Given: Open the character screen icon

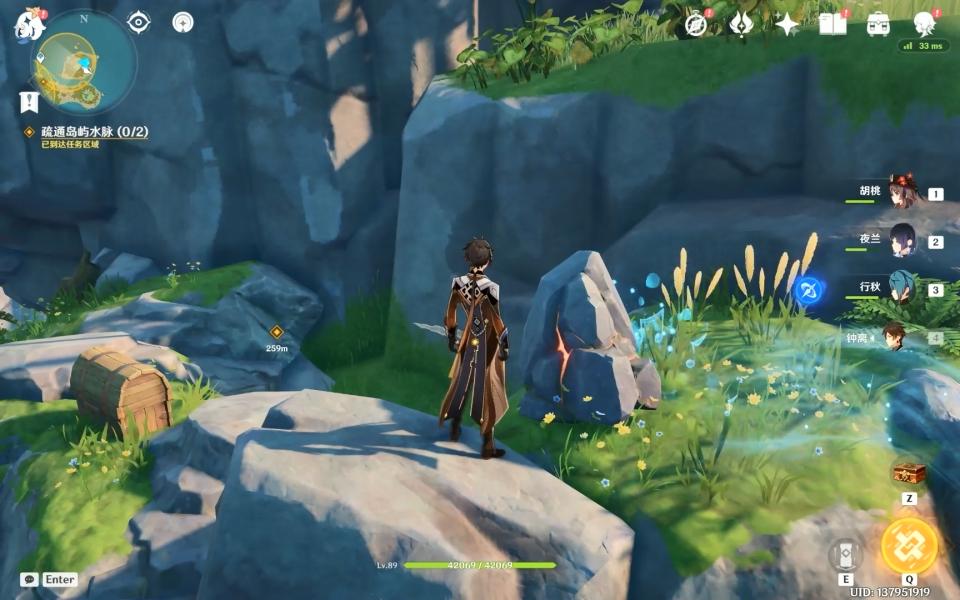Looking at the screenshot, I should [924, 25].
